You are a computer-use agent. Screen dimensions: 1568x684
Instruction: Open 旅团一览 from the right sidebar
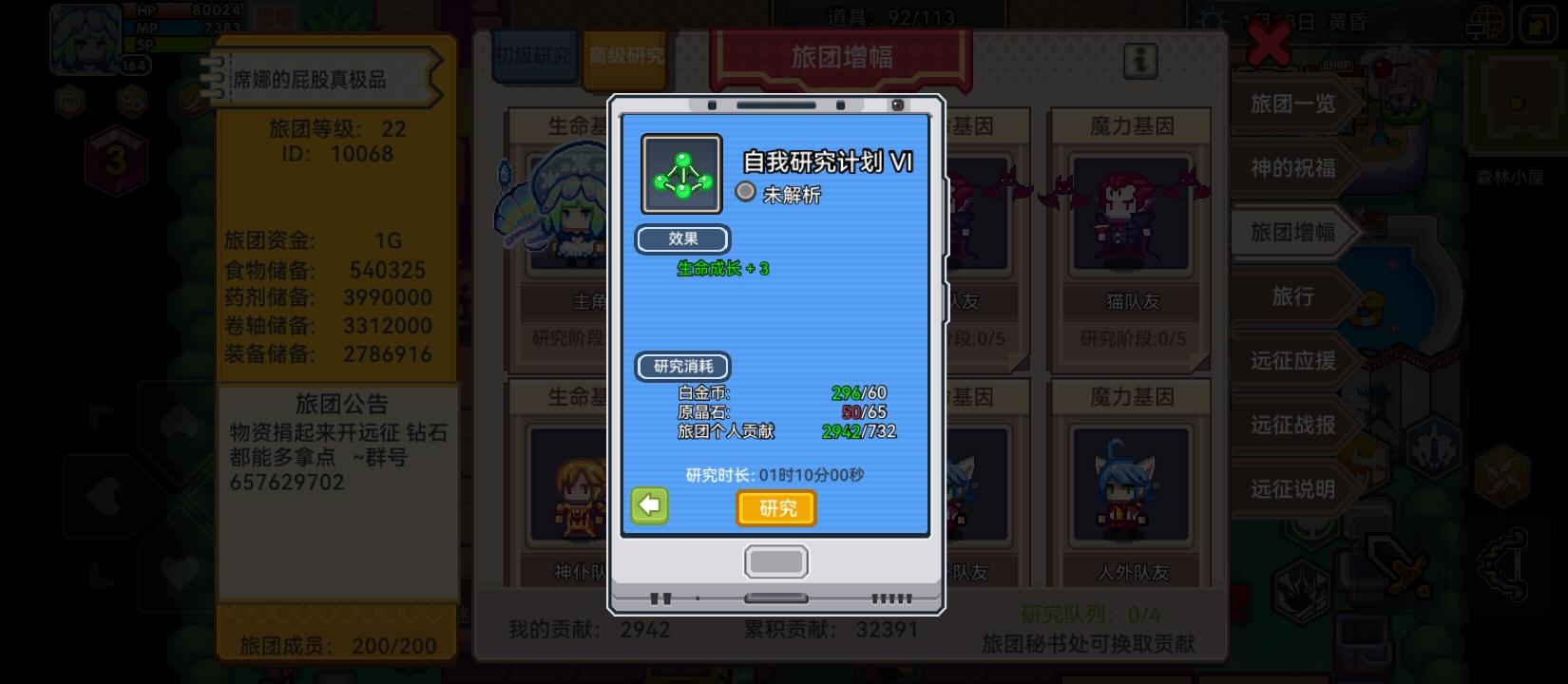[1293, 104]
